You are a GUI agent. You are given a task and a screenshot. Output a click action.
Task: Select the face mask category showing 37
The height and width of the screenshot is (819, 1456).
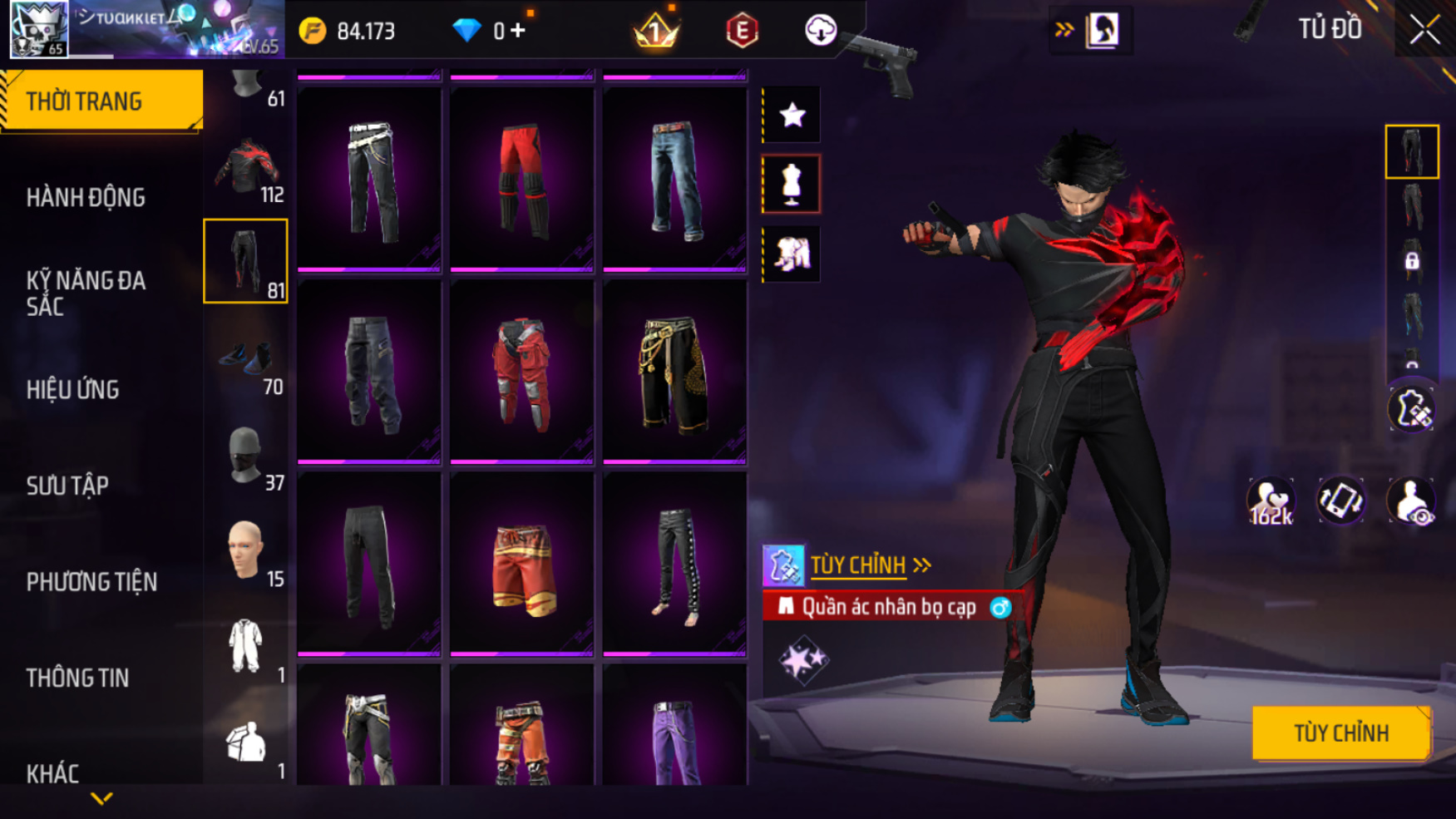coord(246,457)
